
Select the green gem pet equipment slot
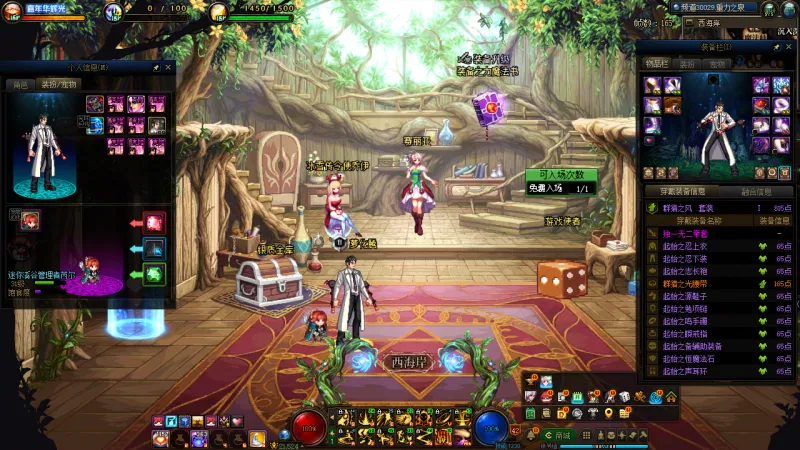155,273
